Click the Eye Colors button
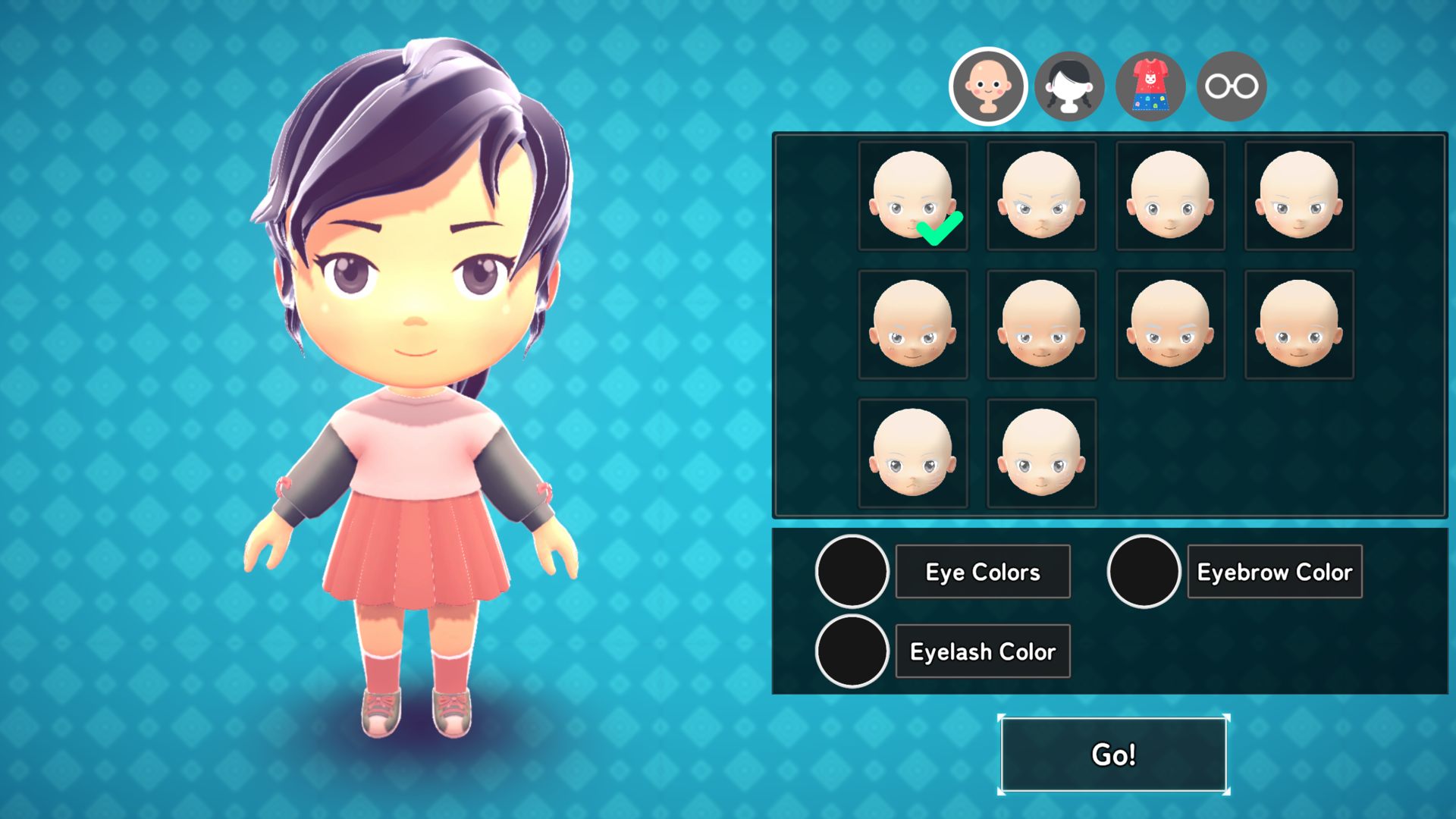Screen dimensions: 1456x819 point(983,572)
